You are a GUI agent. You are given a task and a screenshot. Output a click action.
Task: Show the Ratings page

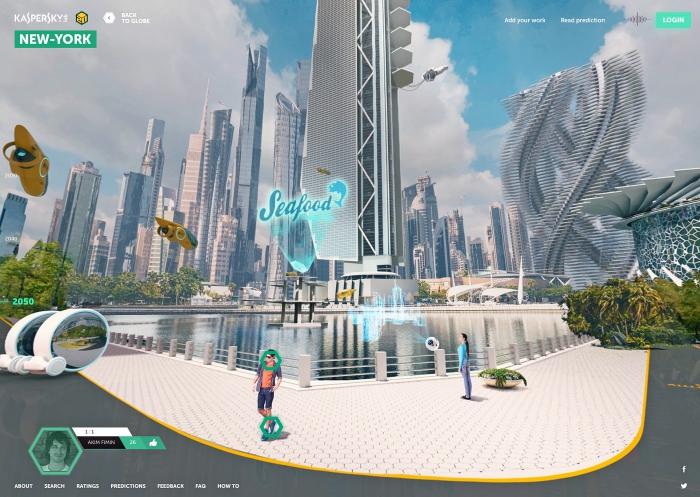pyautogui.click(x=87, y=486)
